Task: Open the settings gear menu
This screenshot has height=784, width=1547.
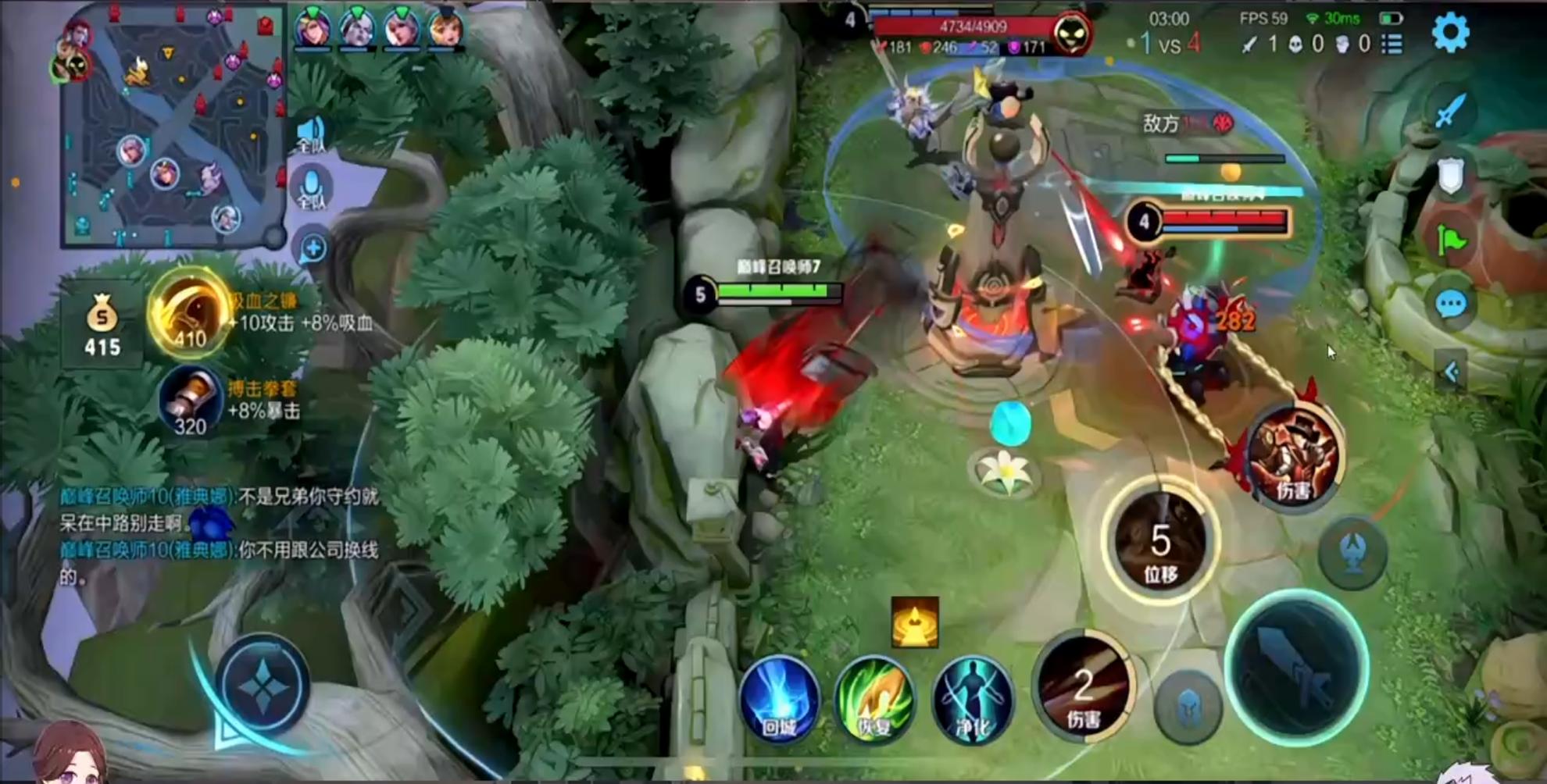Action: pyautogui.click(x=1450, y=33)
